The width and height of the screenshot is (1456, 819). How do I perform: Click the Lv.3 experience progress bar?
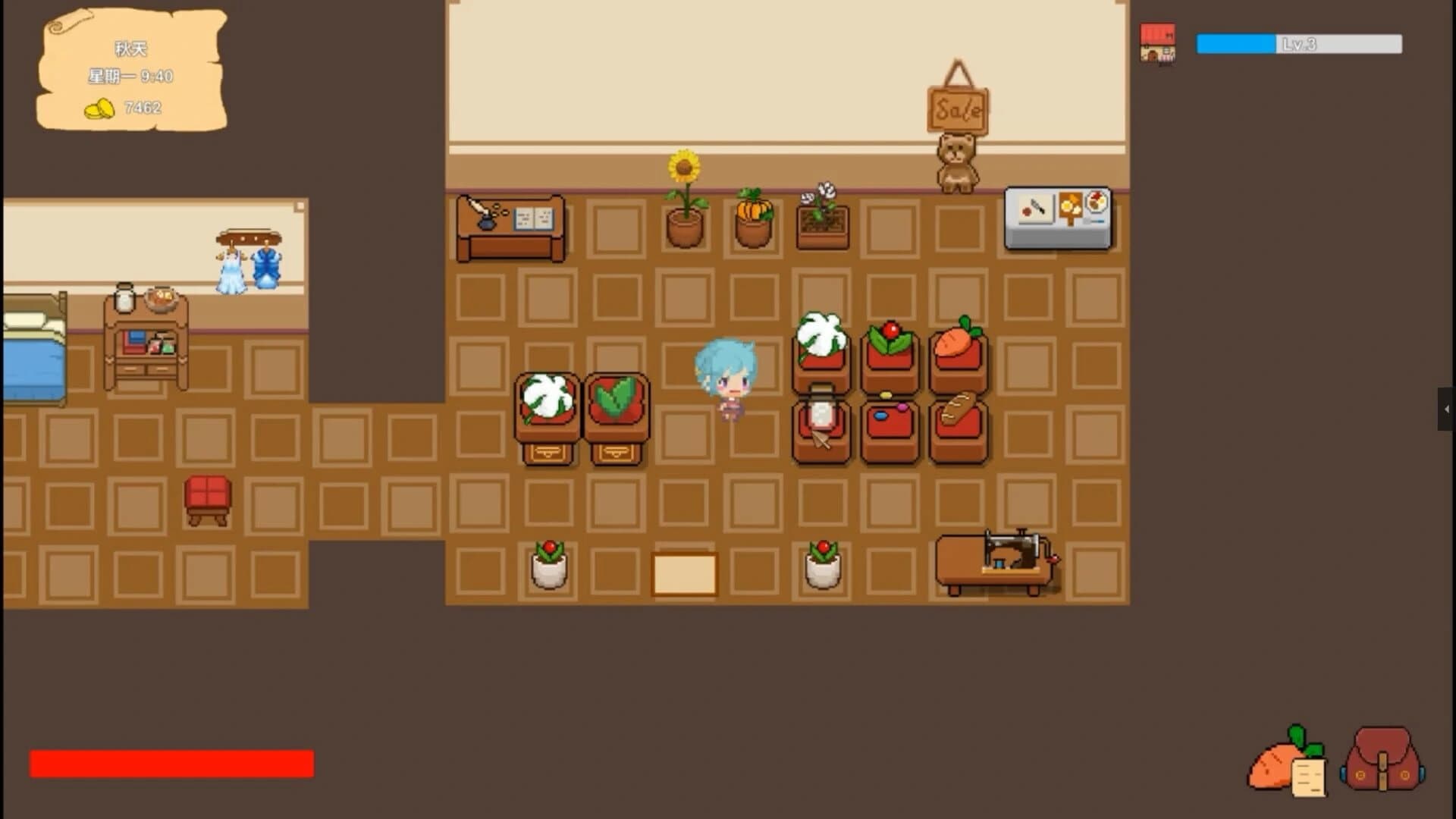pos(1299,45)
